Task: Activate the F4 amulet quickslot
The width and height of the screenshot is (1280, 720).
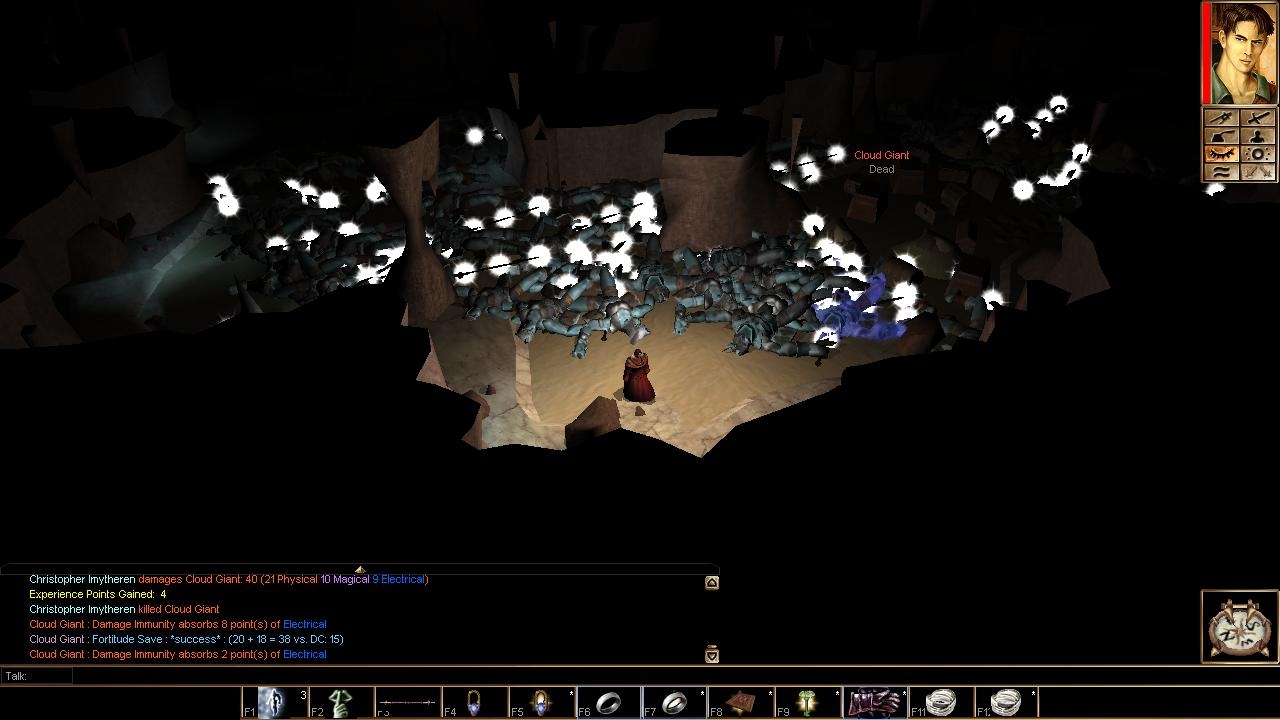Action: click(474, 703)
